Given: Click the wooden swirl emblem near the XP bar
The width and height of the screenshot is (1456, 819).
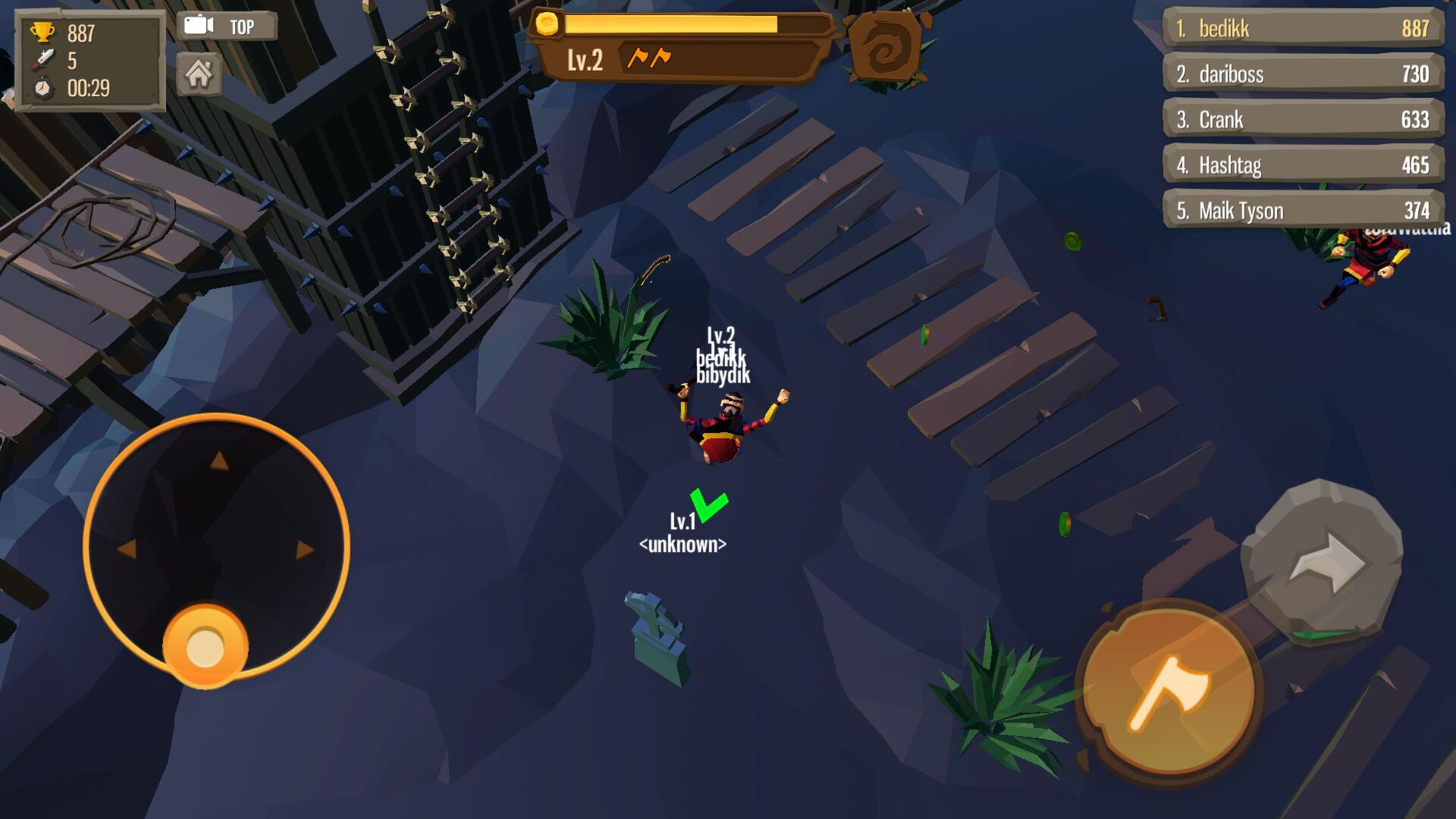Looking at the screenshot, I should (x=884, y=45).
